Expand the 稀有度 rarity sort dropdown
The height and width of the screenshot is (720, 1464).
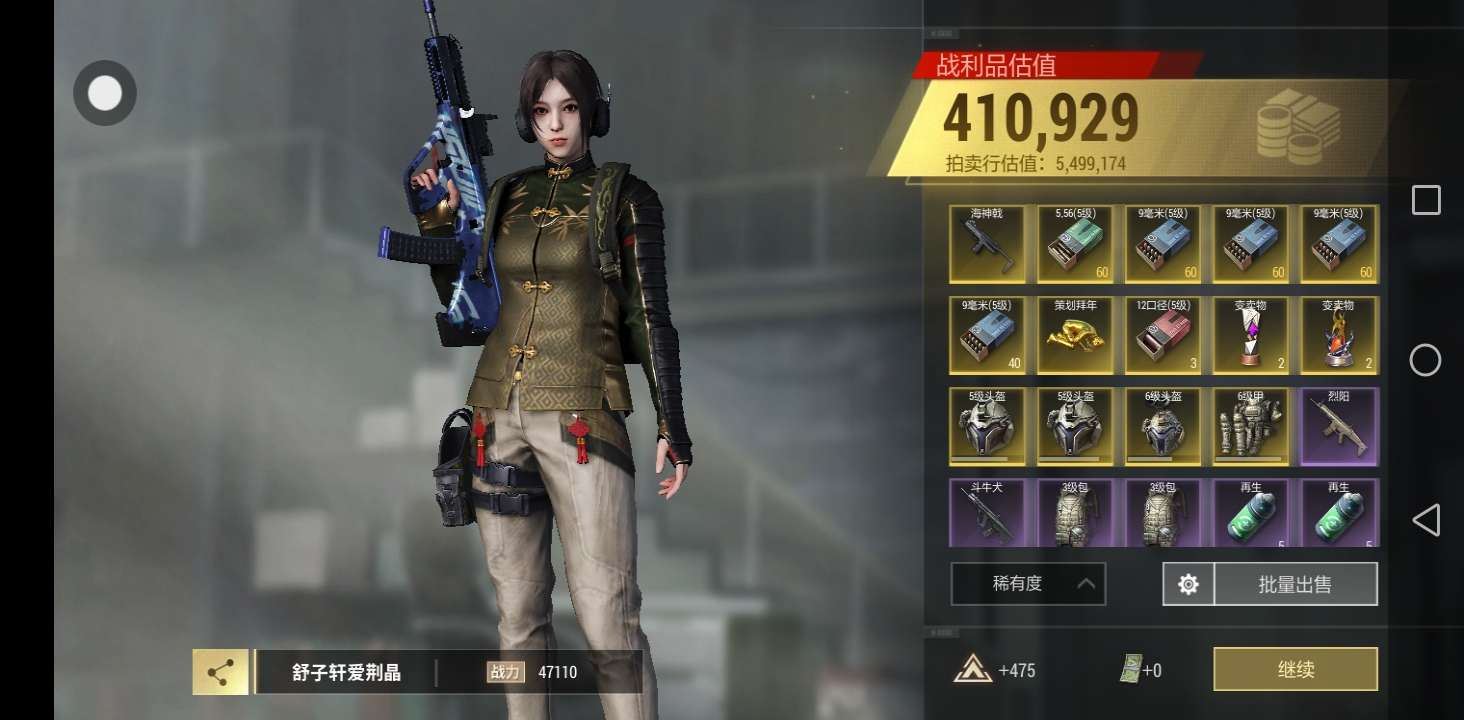coord(1028,584)
